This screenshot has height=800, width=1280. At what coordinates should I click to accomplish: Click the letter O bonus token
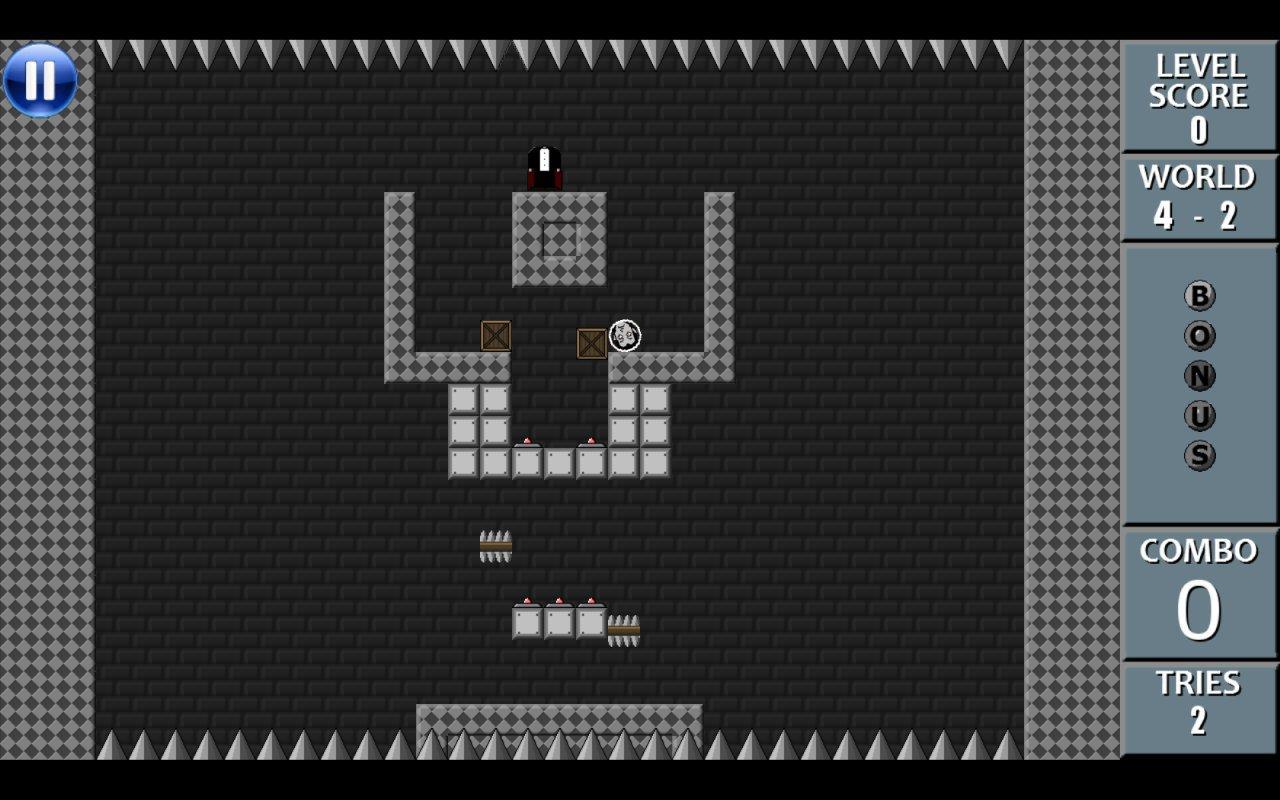1198,337
